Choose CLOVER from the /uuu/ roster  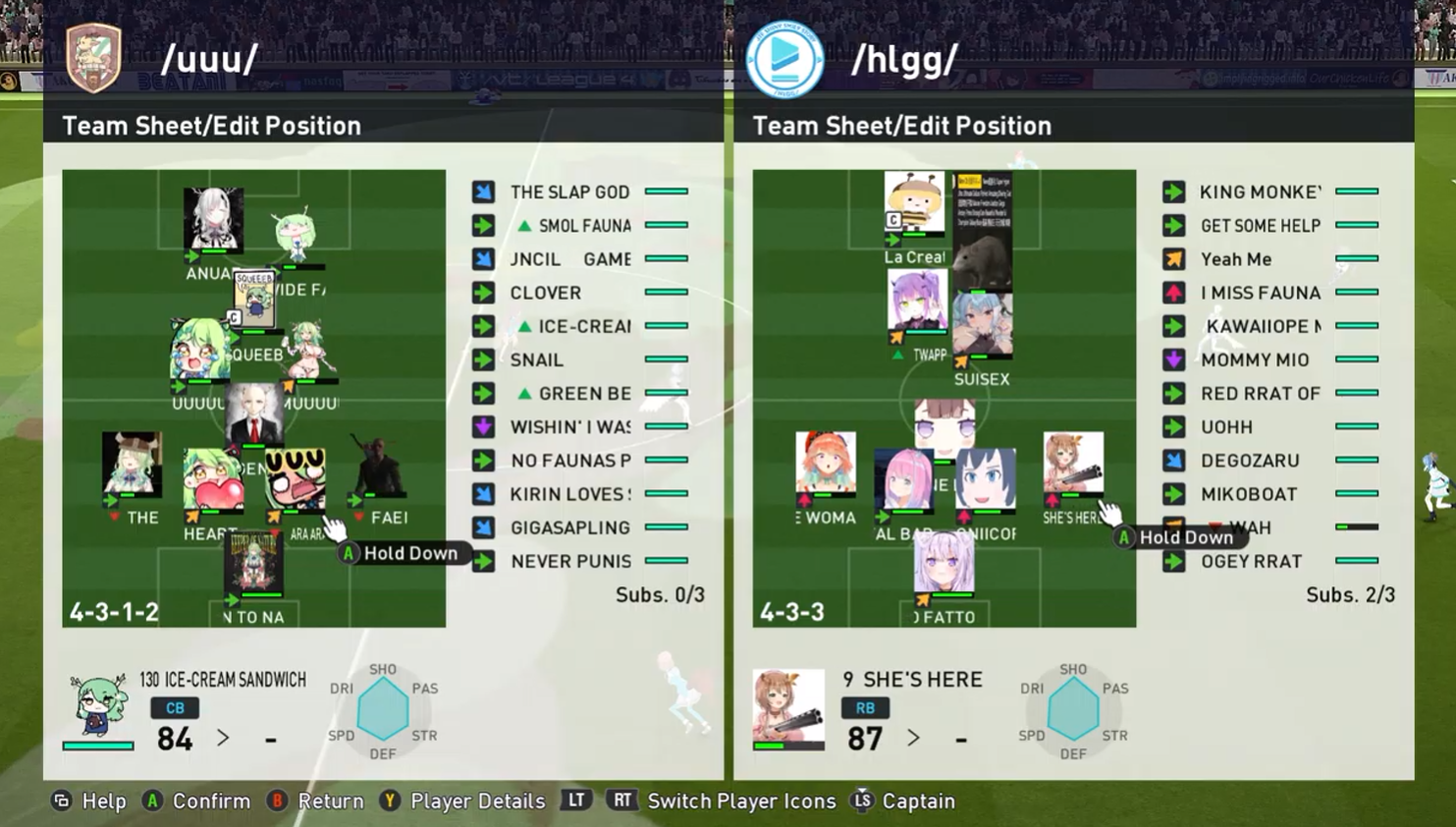(x=546, y=293)
